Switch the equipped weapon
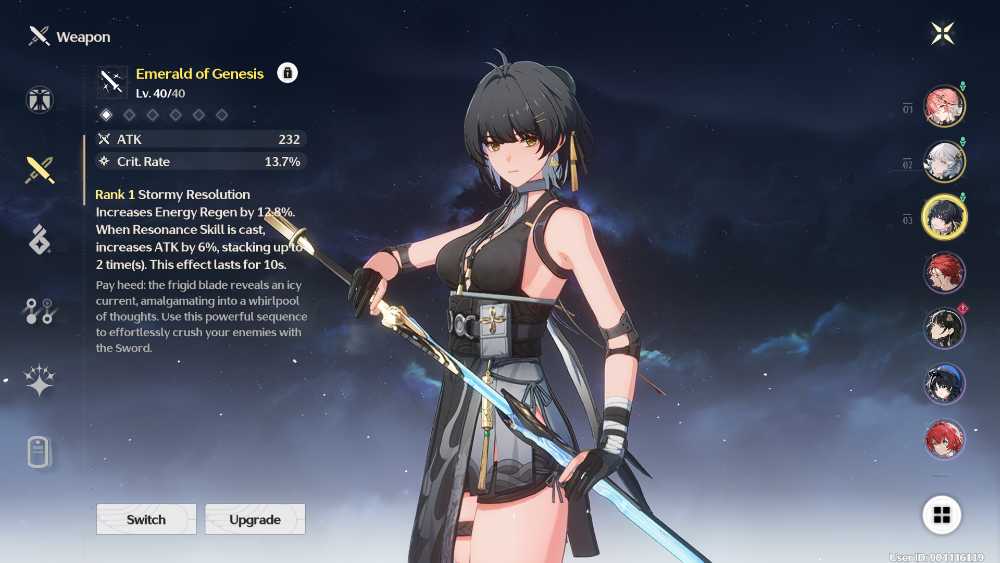1000x563 pixels. coord(146,519)
